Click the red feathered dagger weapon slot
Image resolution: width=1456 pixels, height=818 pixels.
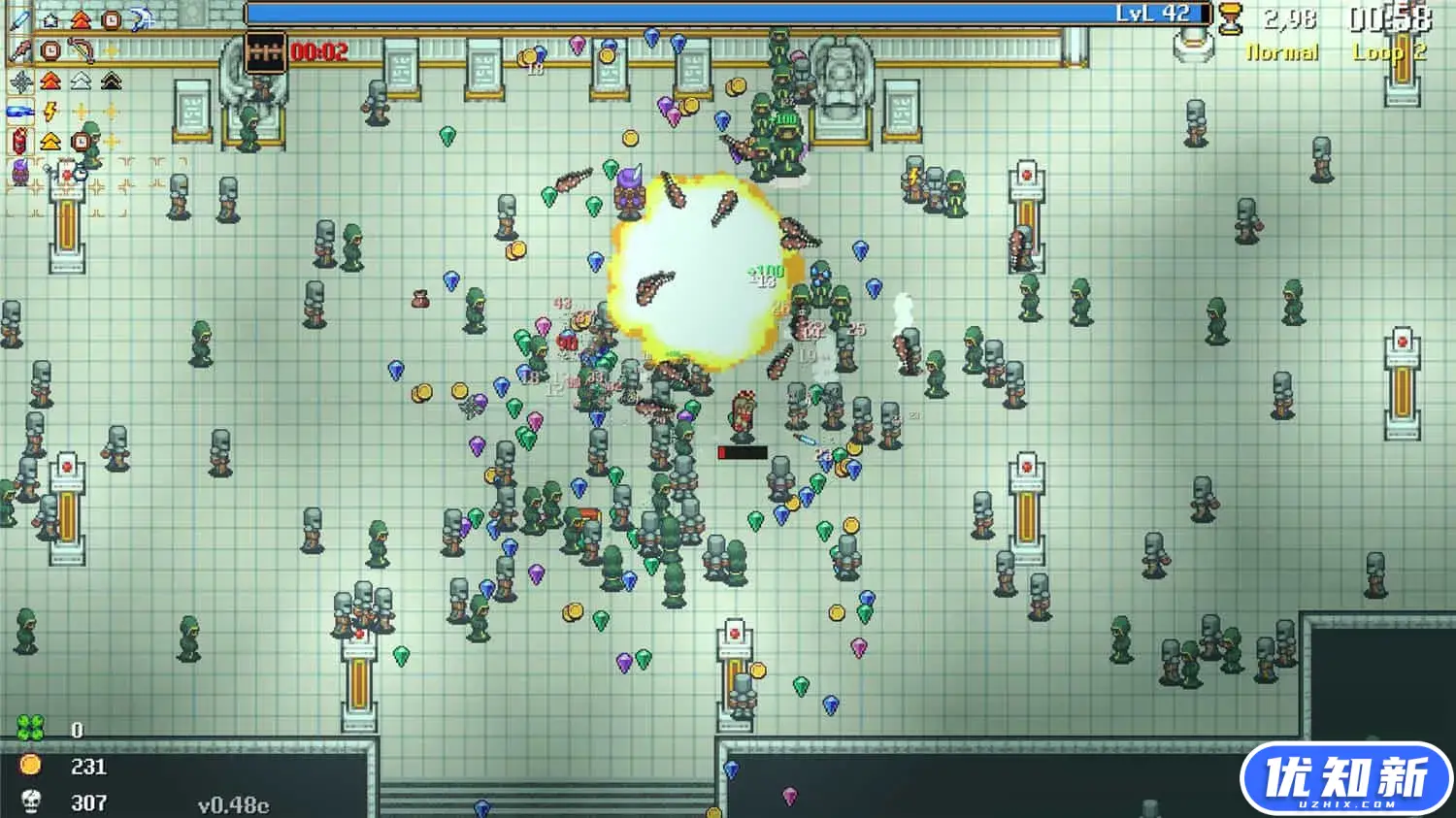20,49
